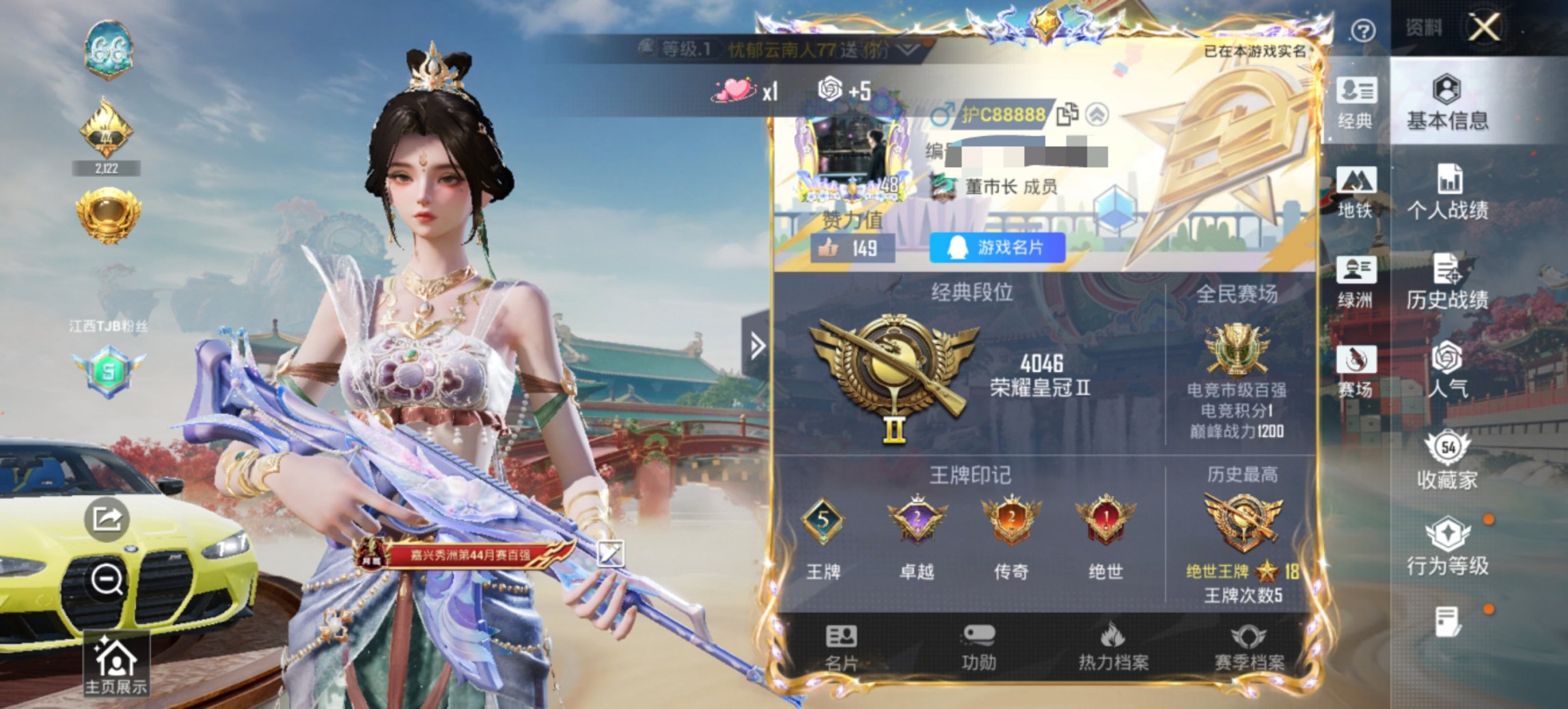Collapse the profile panel with the side arrow
The image size is (1568, 709).
tap(757, 347)
